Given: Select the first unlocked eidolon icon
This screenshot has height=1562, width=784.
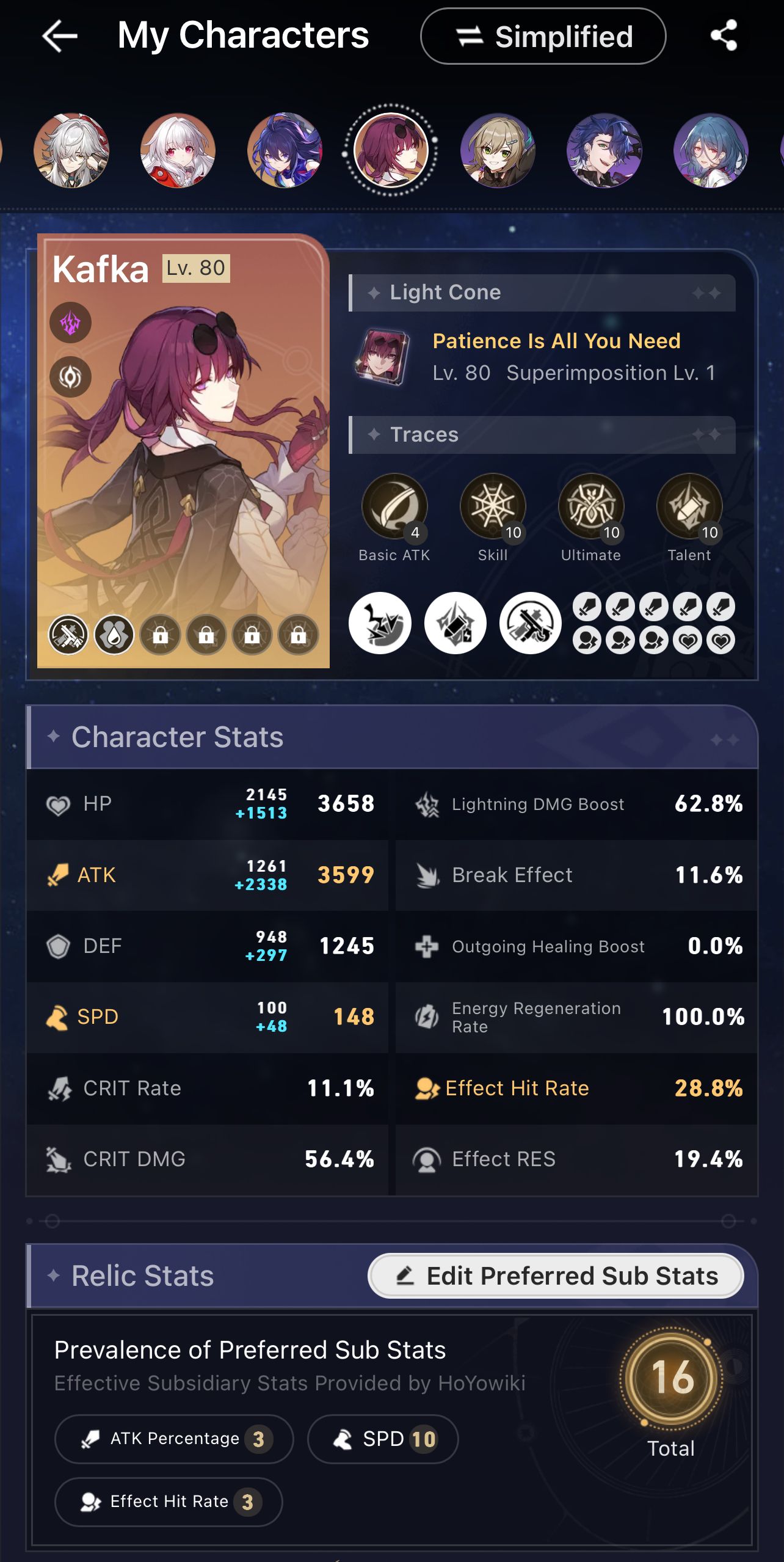Looking at the screenshot, I should tap(67, 635).
